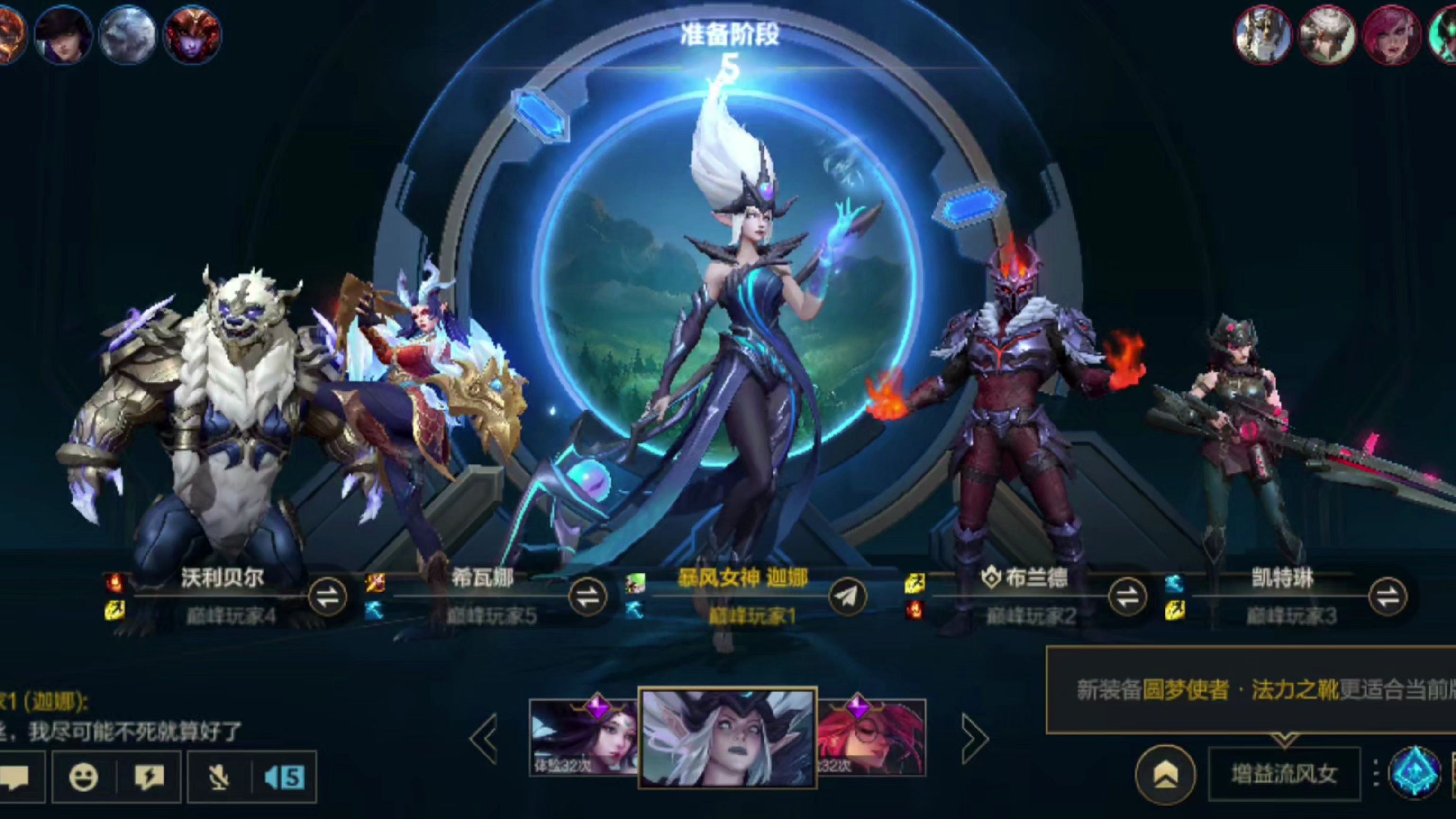The image size is (1456, 819).
Task: Select the highlighted white-haired Janna skin thumbnail
Action: coord(728,738)
